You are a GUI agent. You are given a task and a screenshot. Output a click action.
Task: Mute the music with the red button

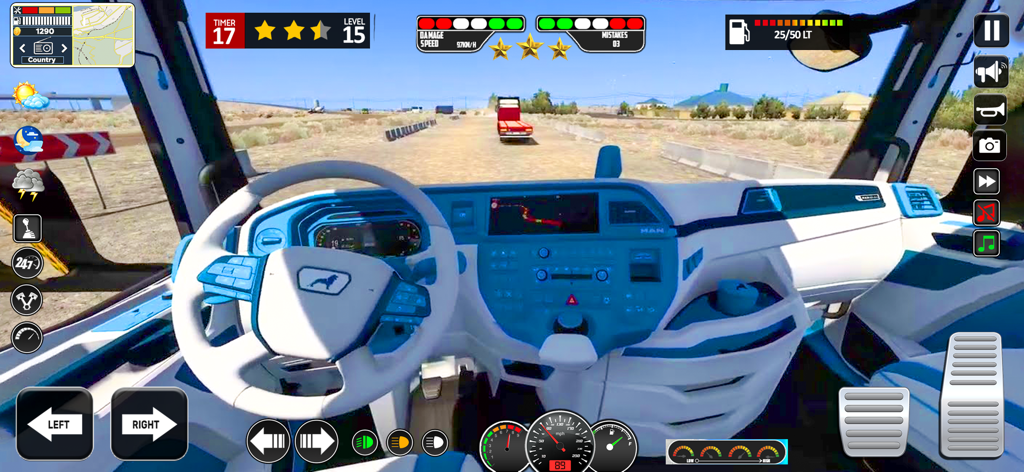(x=987, y=212)
